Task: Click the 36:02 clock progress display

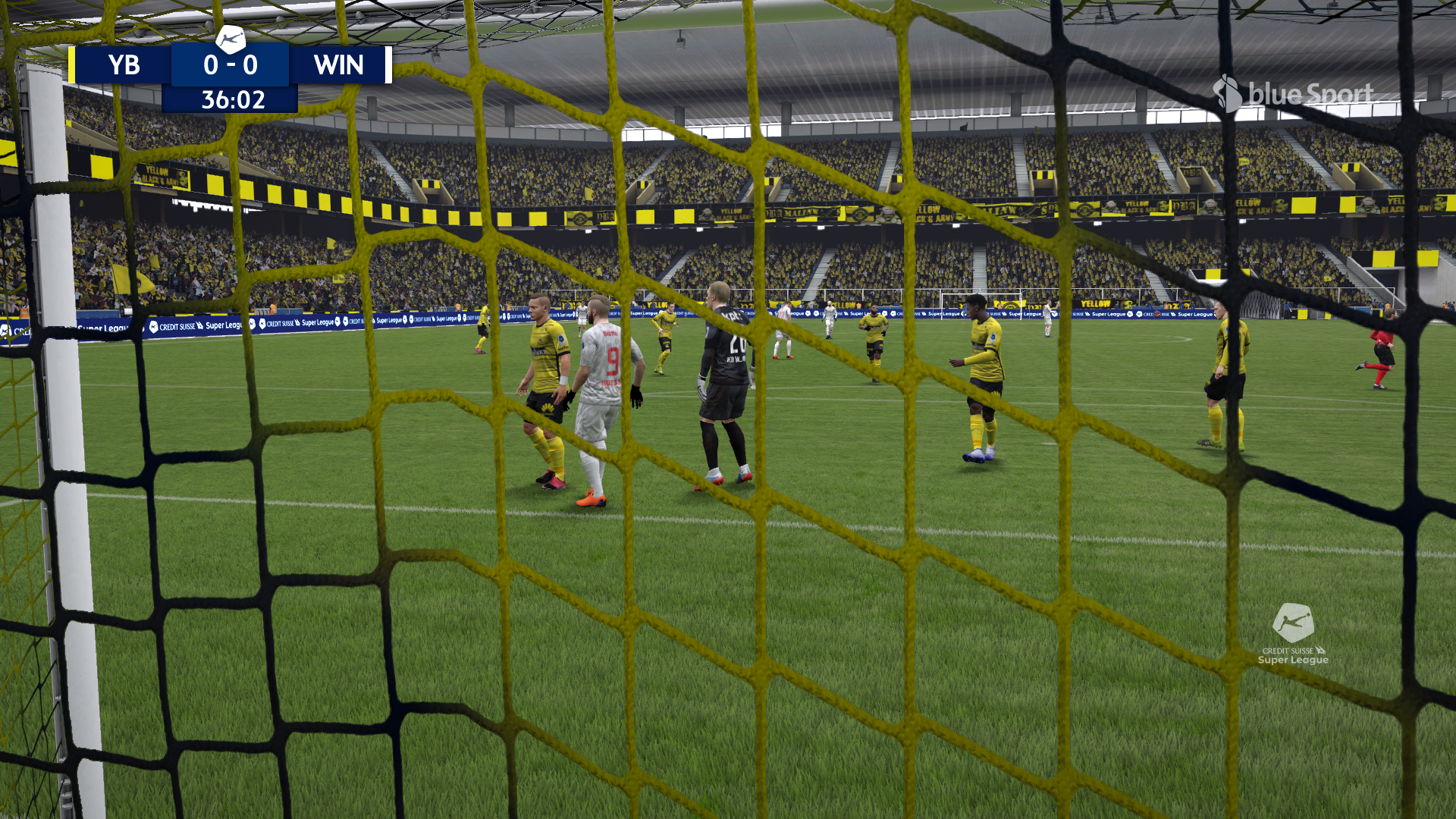Action: pos(231,98)
